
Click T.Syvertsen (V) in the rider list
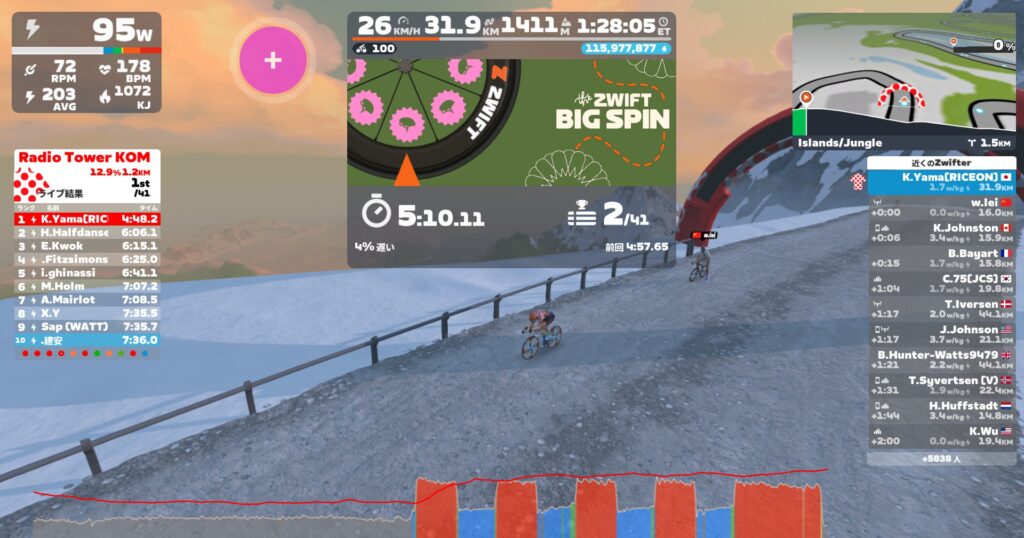(941, 385)
